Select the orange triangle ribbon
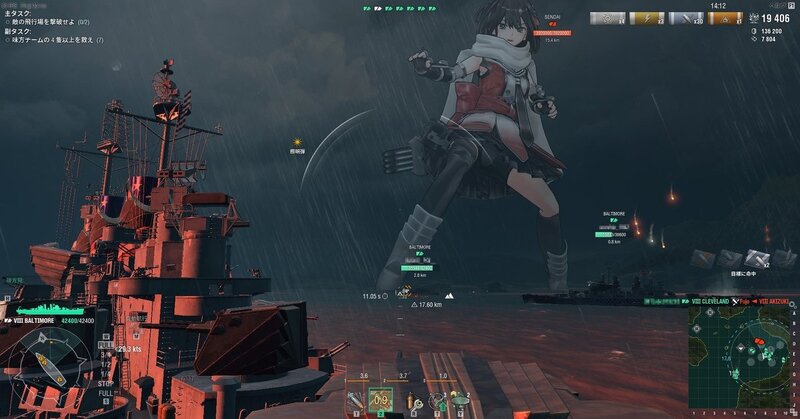Viewport: 800px width, 419px height. (725, 18)
